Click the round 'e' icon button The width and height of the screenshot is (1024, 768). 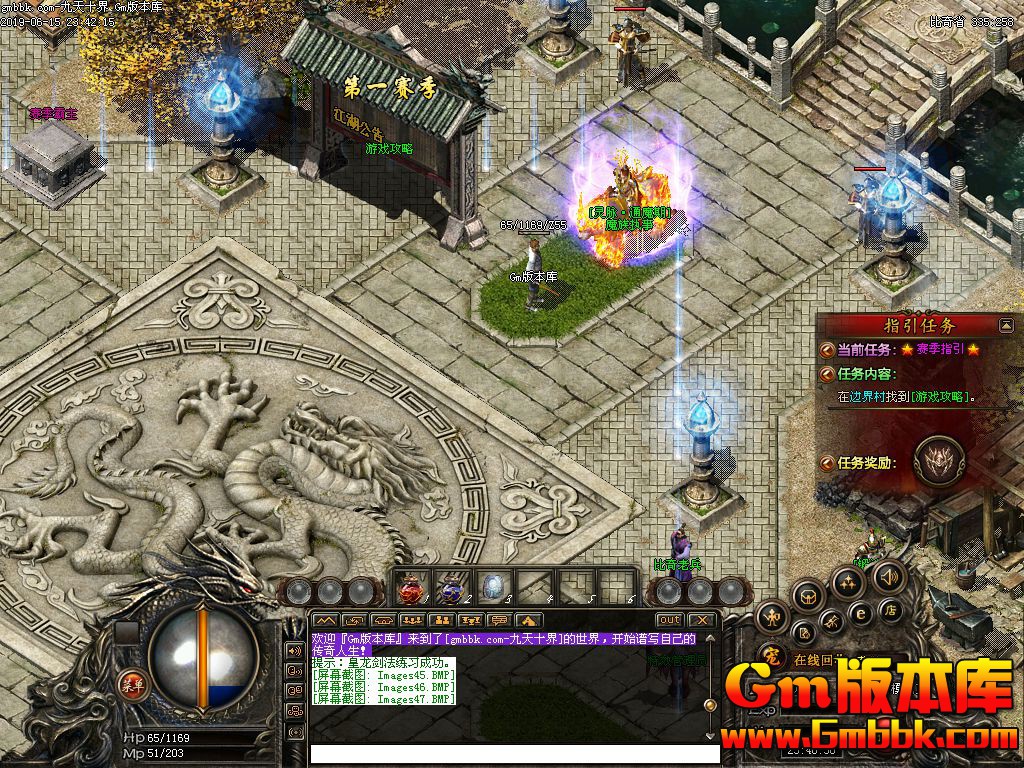pyautogui.click(x=860, y=613)
